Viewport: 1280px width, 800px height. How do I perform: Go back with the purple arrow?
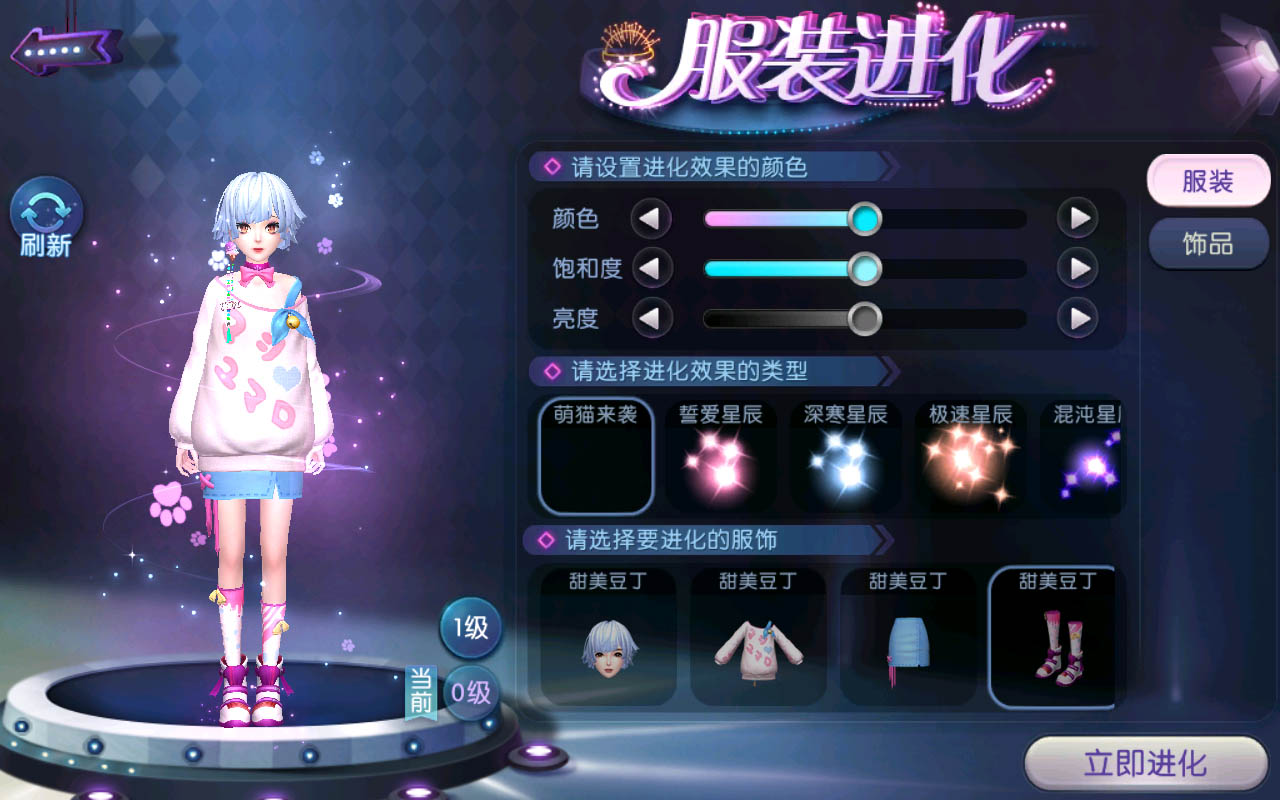[66, 48]
